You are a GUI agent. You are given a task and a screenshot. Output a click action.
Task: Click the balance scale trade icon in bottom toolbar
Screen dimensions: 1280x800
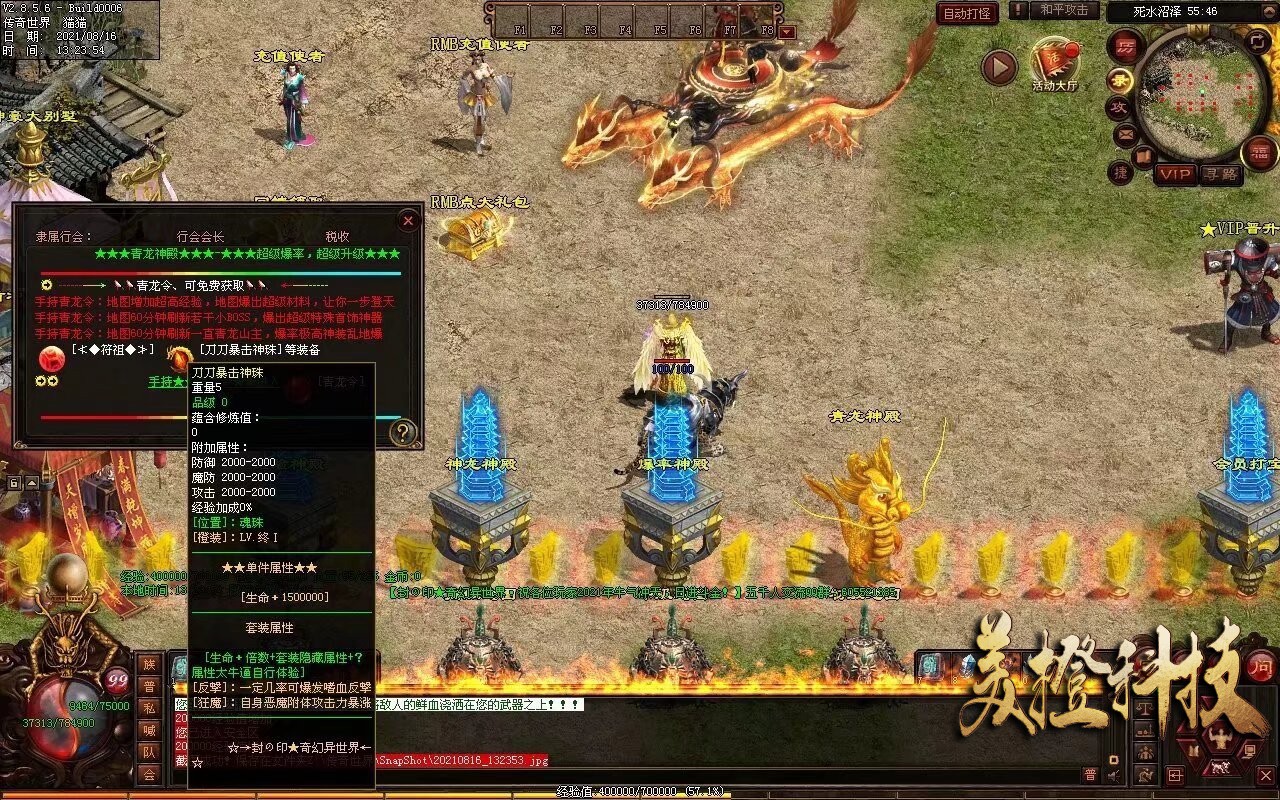1142,709
